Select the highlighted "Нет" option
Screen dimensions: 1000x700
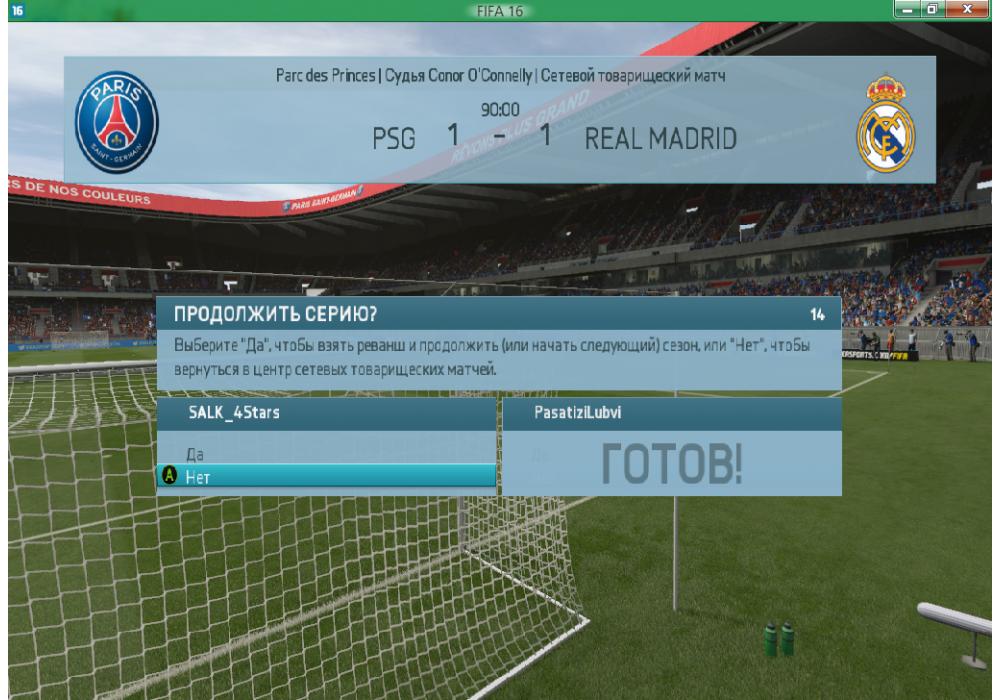327,477
